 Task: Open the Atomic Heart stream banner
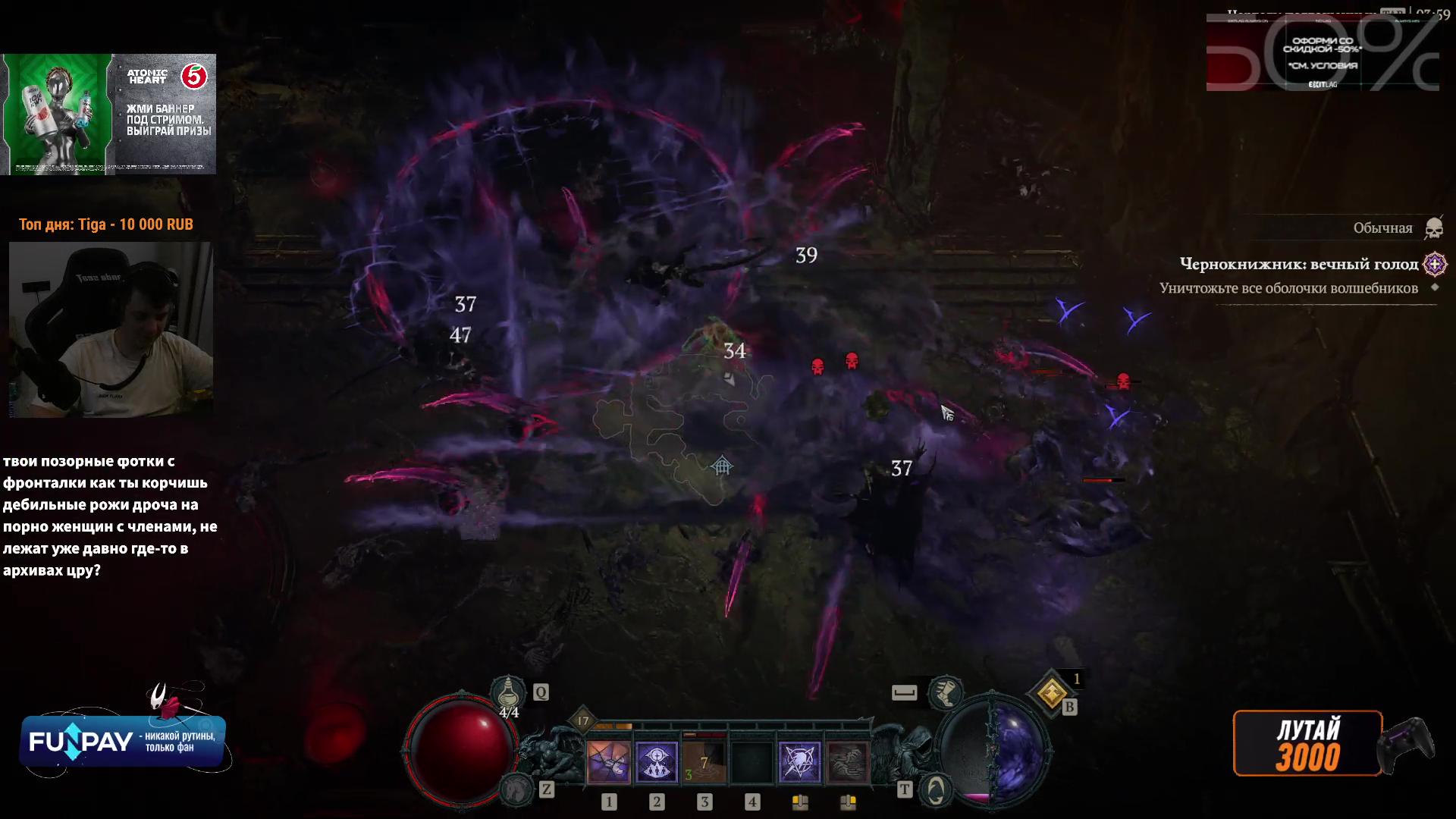click(109, 114)
